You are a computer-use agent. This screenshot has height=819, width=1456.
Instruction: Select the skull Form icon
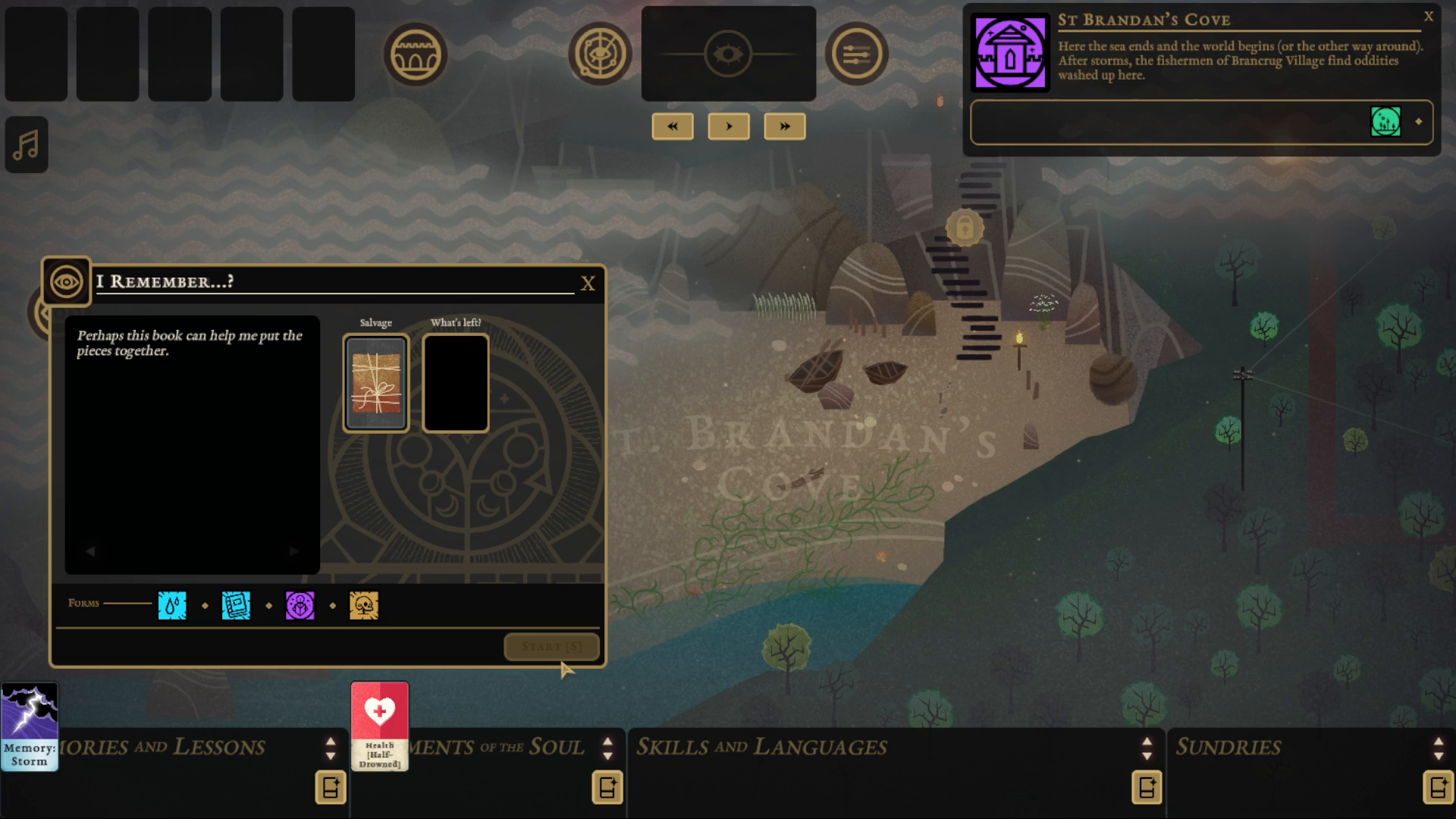click(363, 604)
